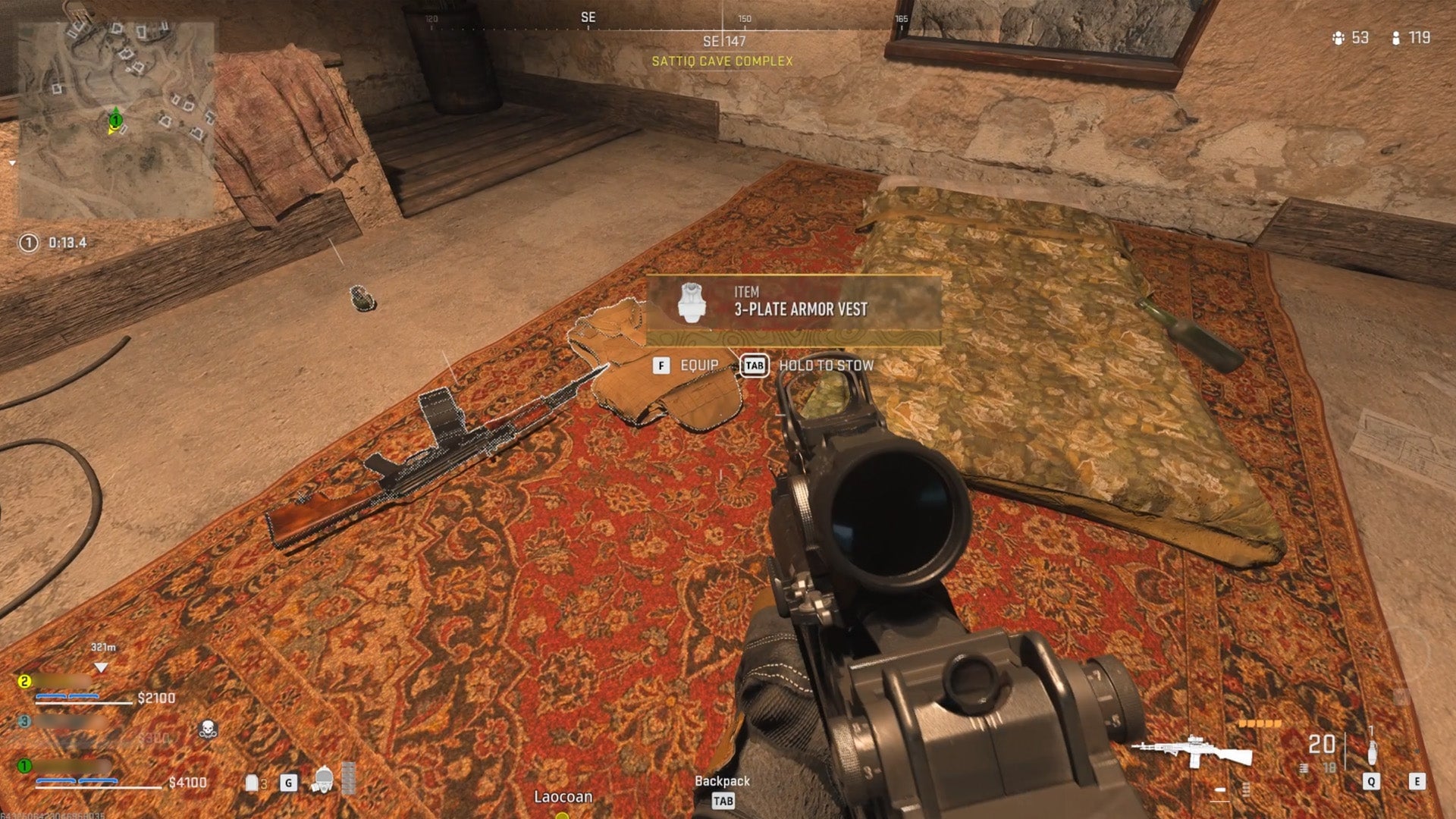Click the squads counter icon showing 53
The image size is (1456, 819).
coord(1338,39)
